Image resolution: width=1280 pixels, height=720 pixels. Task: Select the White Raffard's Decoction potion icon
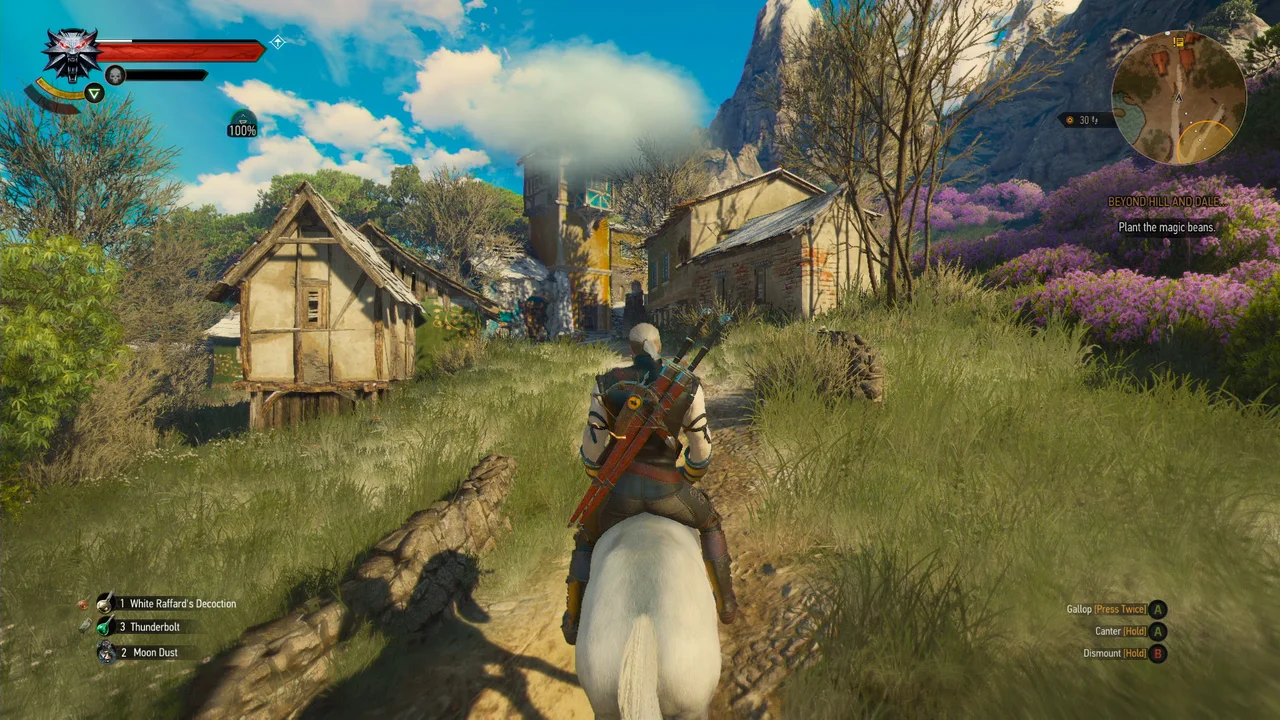(105, 603)
